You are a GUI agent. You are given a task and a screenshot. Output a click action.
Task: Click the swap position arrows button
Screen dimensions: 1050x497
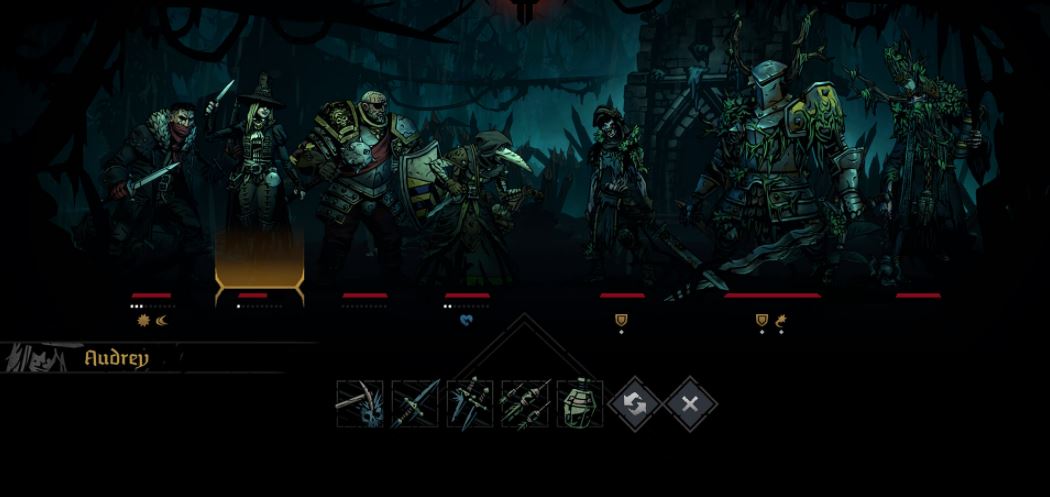[x=635, y=404]
